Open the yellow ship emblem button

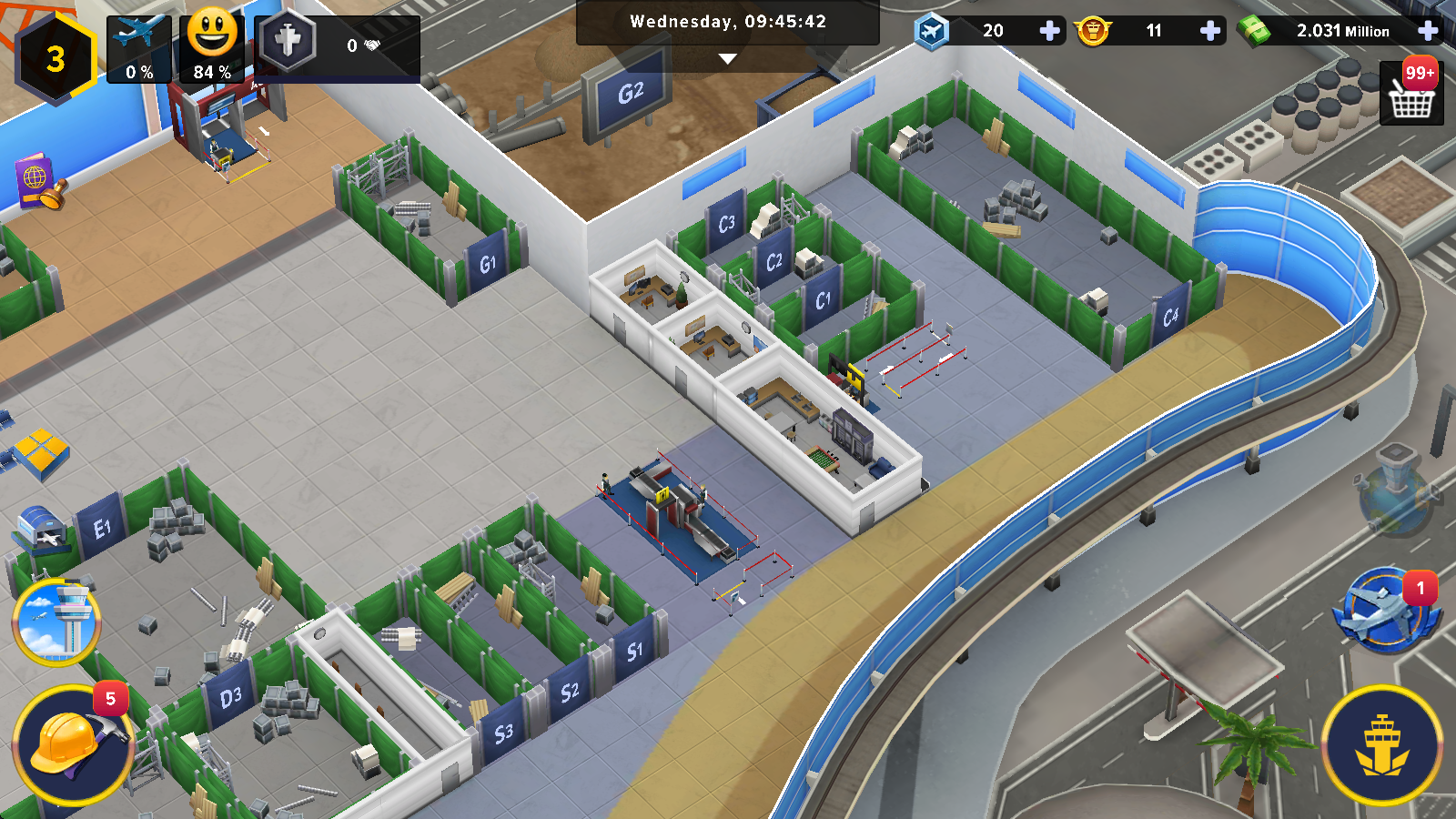coord(1381,745)
